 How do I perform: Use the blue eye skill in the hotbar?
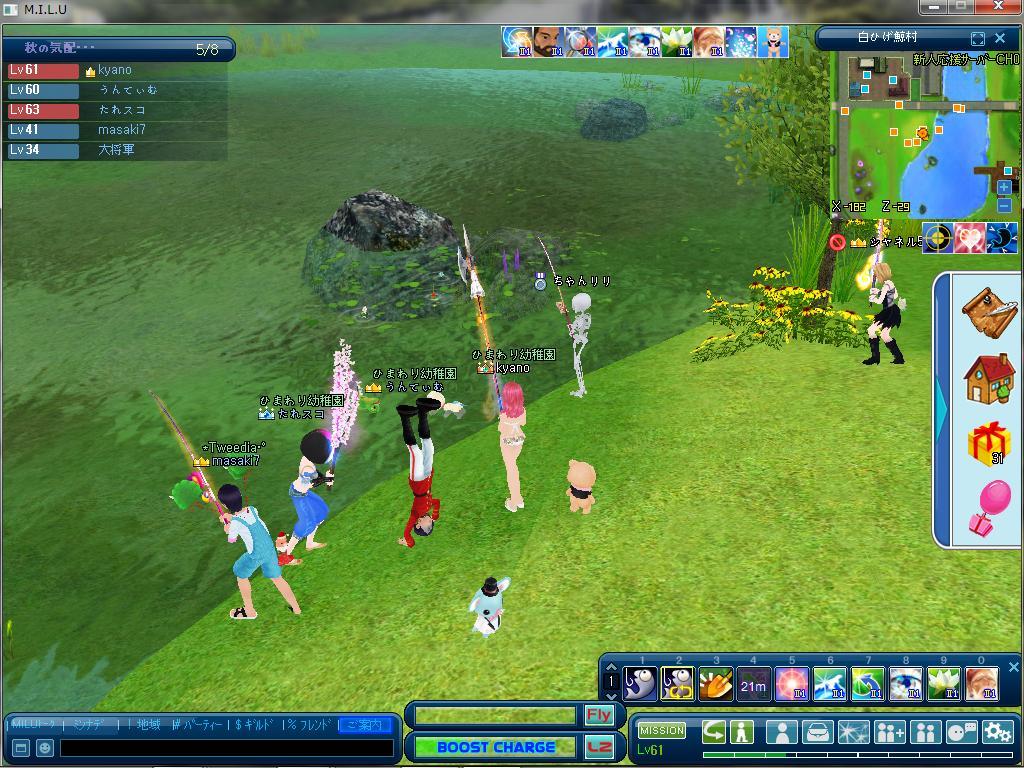coord(905,685)
